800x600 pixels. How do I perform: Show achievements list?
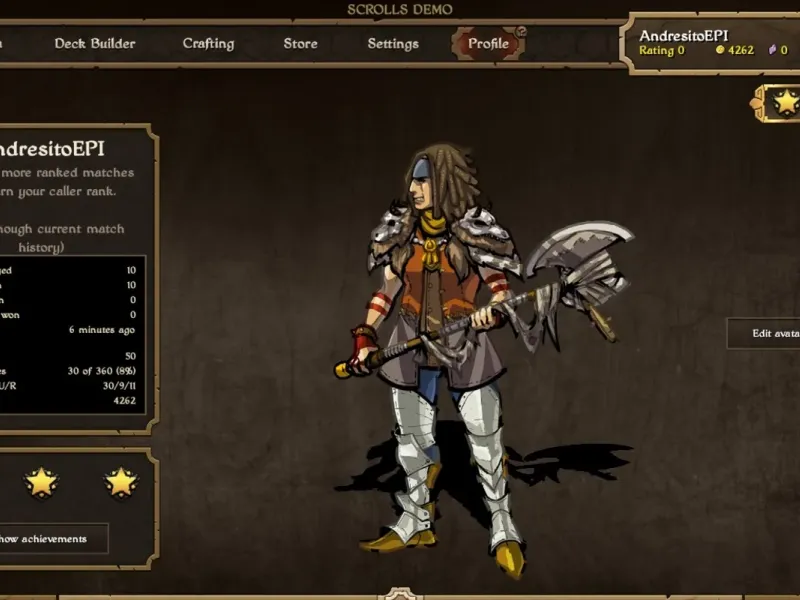48,539
